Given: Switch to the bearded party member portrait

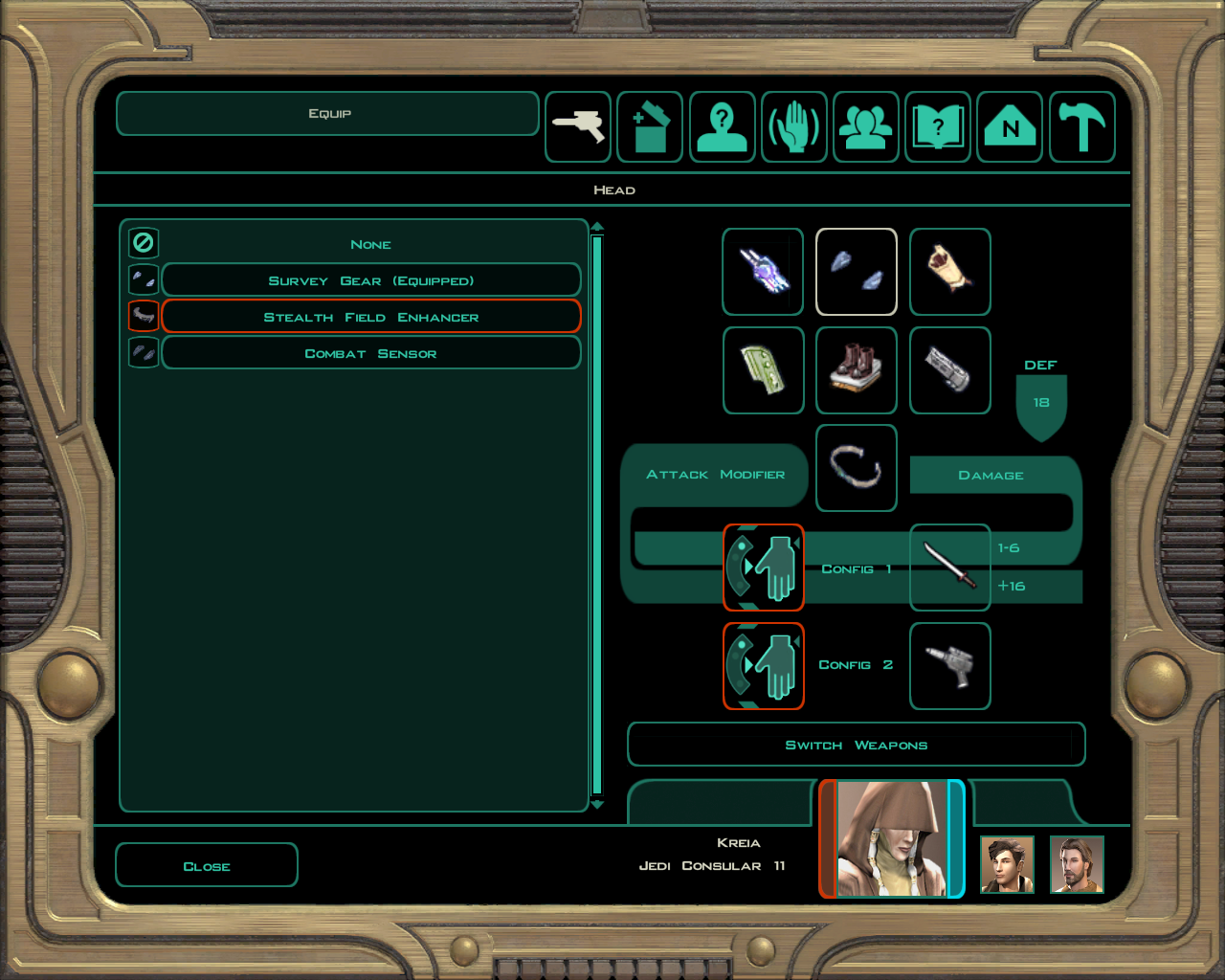Looking at the screenshot, I should 1077,864.
